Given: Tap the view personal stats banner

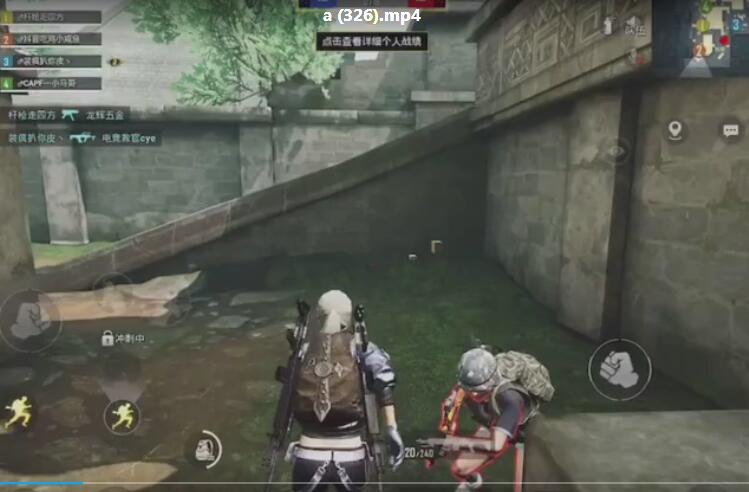Looking at the screenshot, I should [372, 42].
